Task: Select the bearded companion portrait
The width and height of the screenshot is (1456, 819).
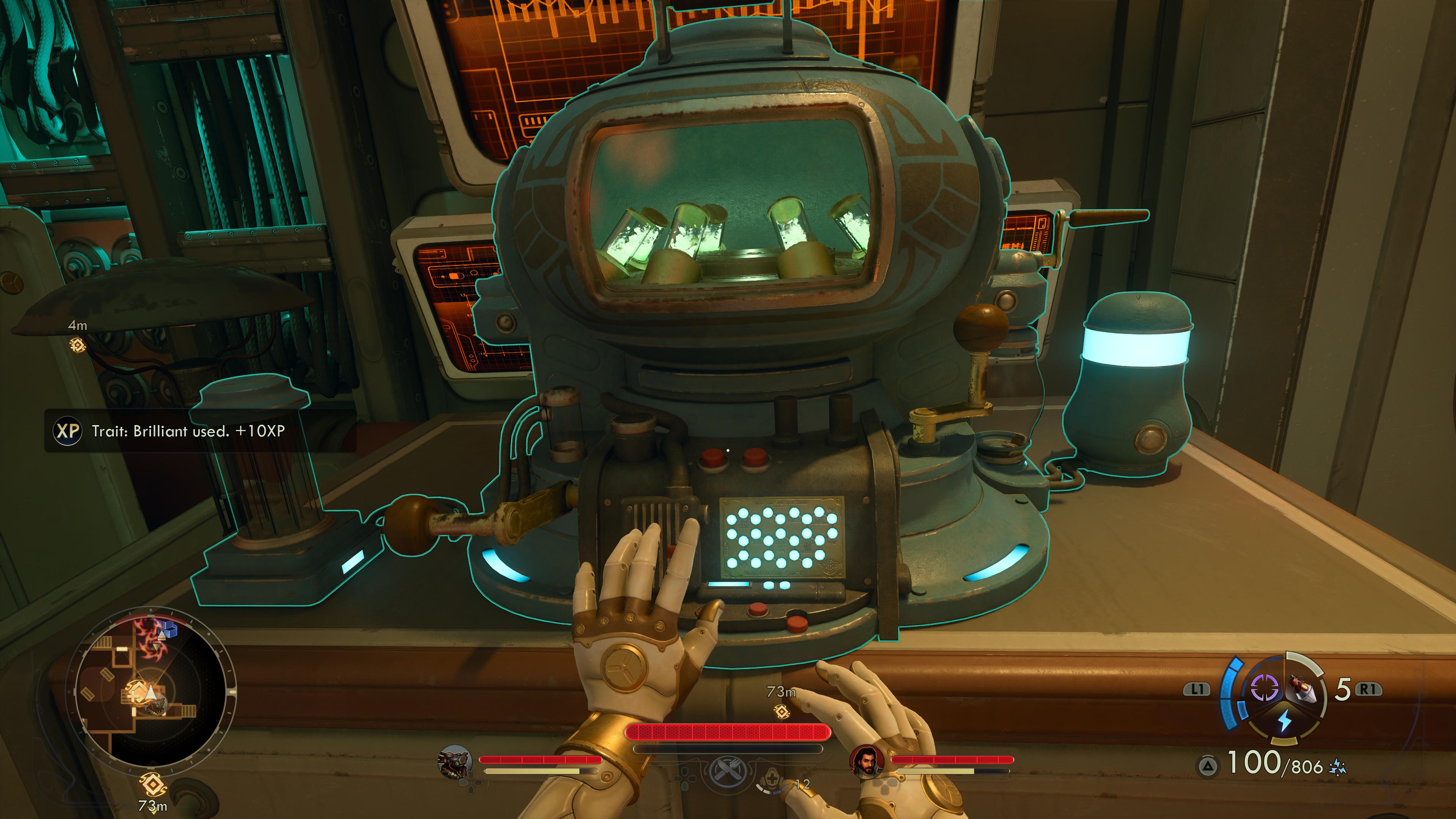Action: click(866, 761)
